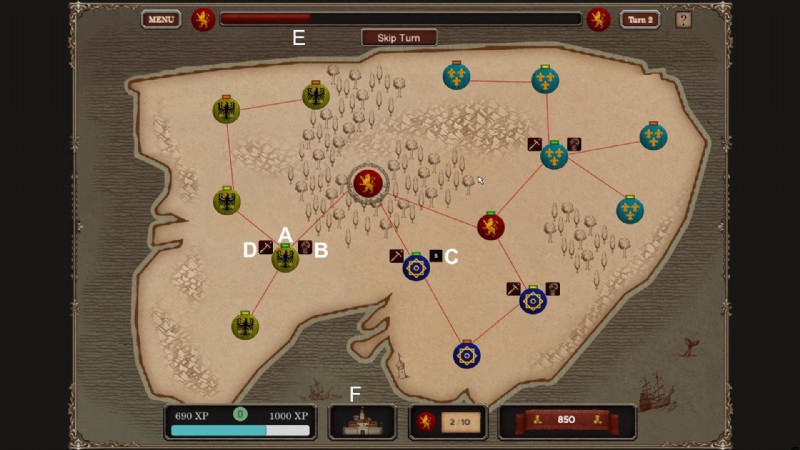The width and height of the screenshot is (800, 450).
Task: Select the fleur-de-lis territory flanked by pickaxe icons
Action: [x=554, y=155]
